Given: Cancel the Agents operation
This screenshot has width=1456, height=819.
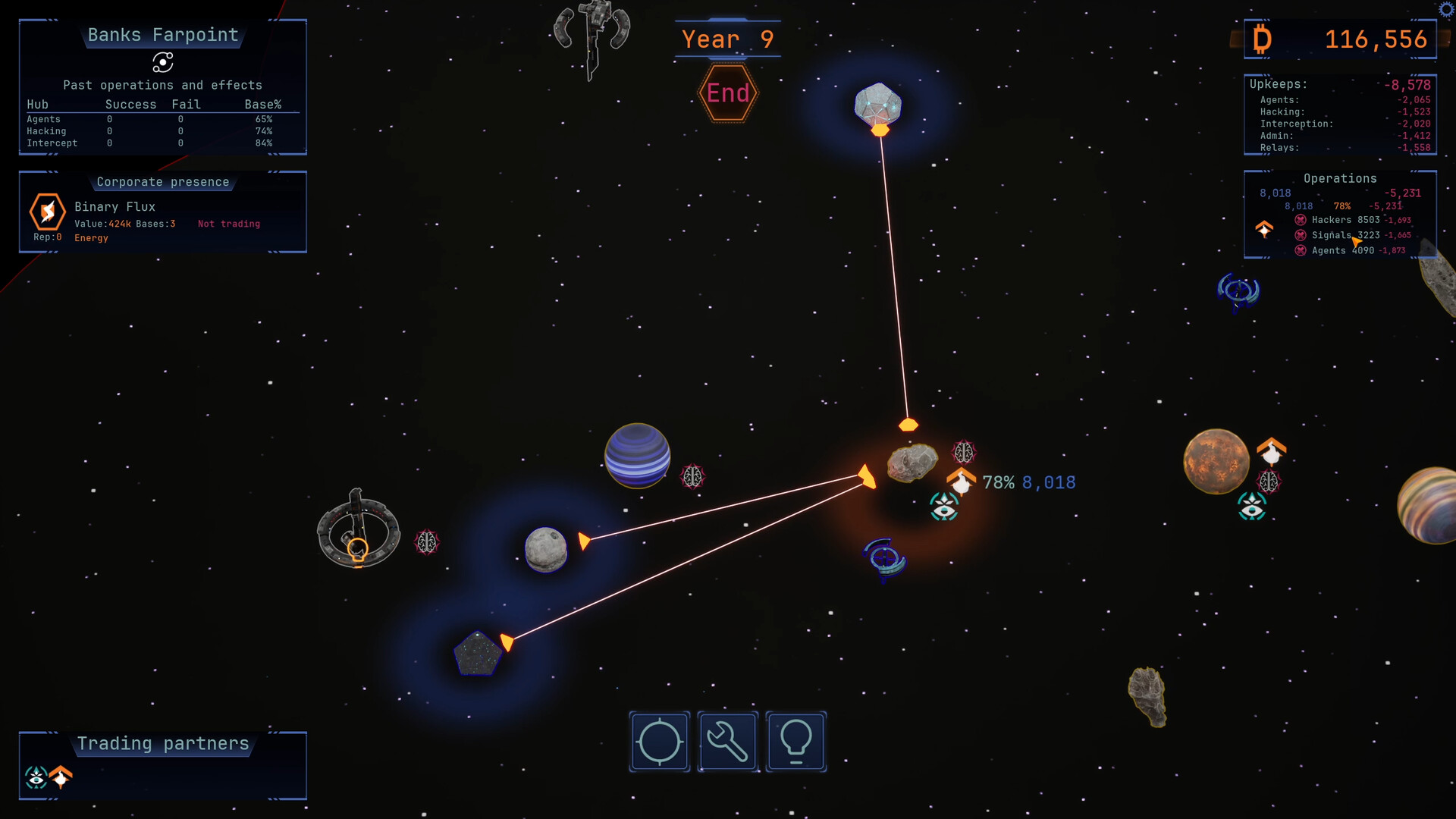Looking at the screenshot, I should (1301, 250).
